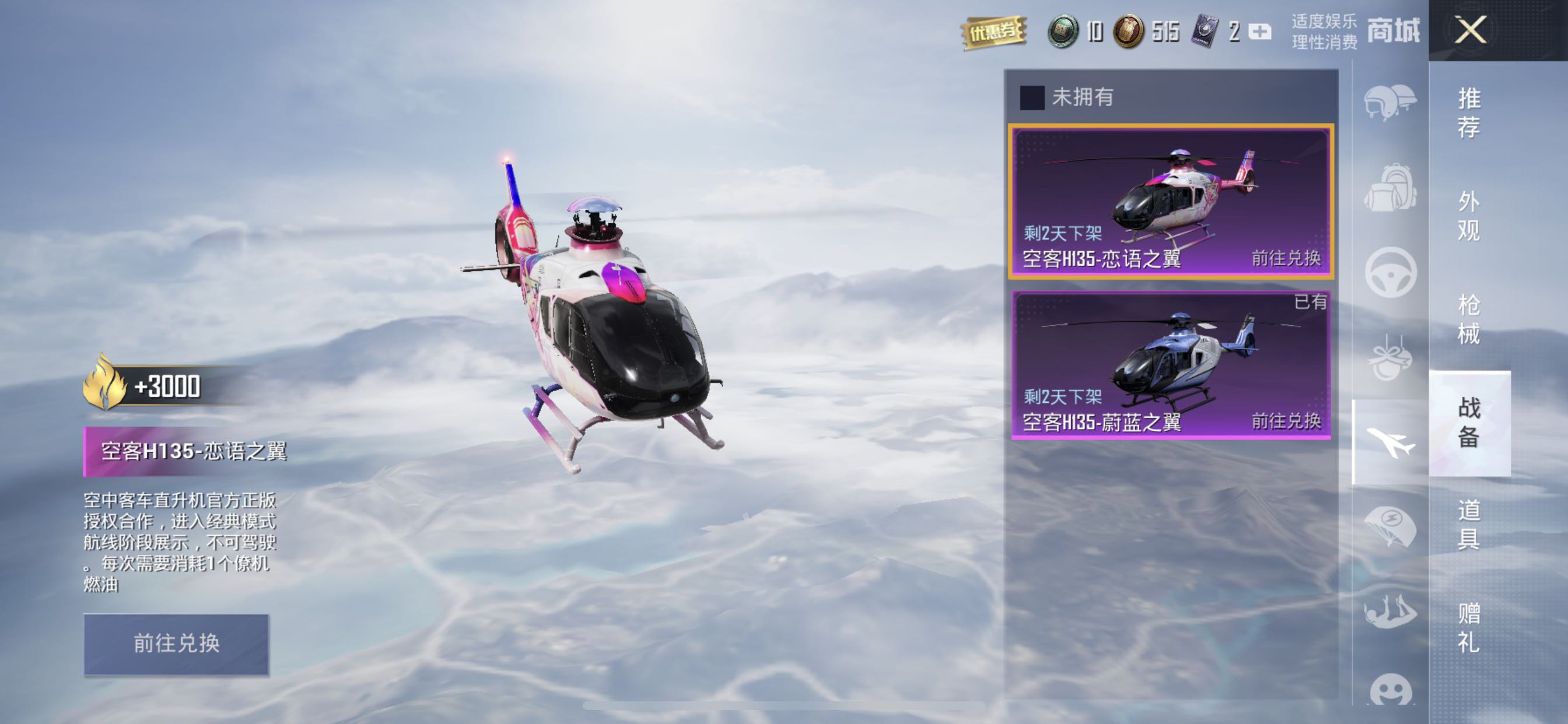Close the shop with the X button
Viewport: 1568px width, 724px height.
pyautogui.click(x=1470, y=30)
